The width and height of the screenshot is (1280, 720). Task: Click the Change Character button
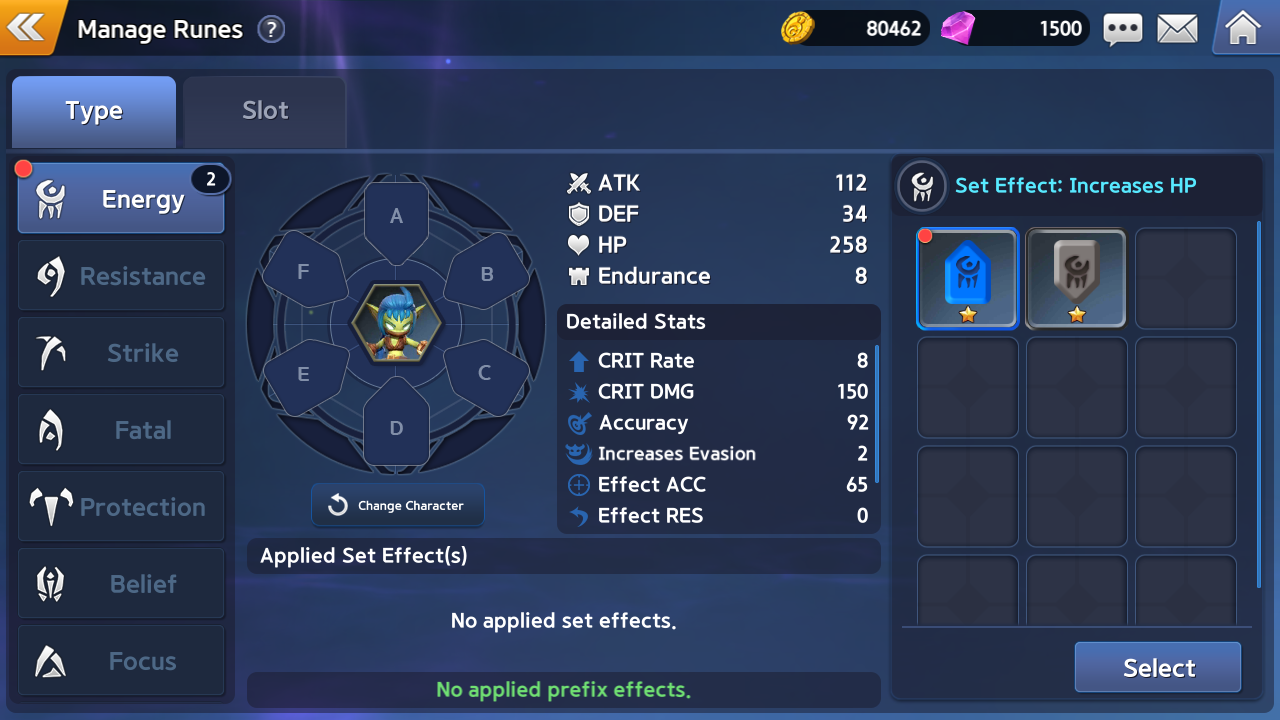(x=398, y=505)
